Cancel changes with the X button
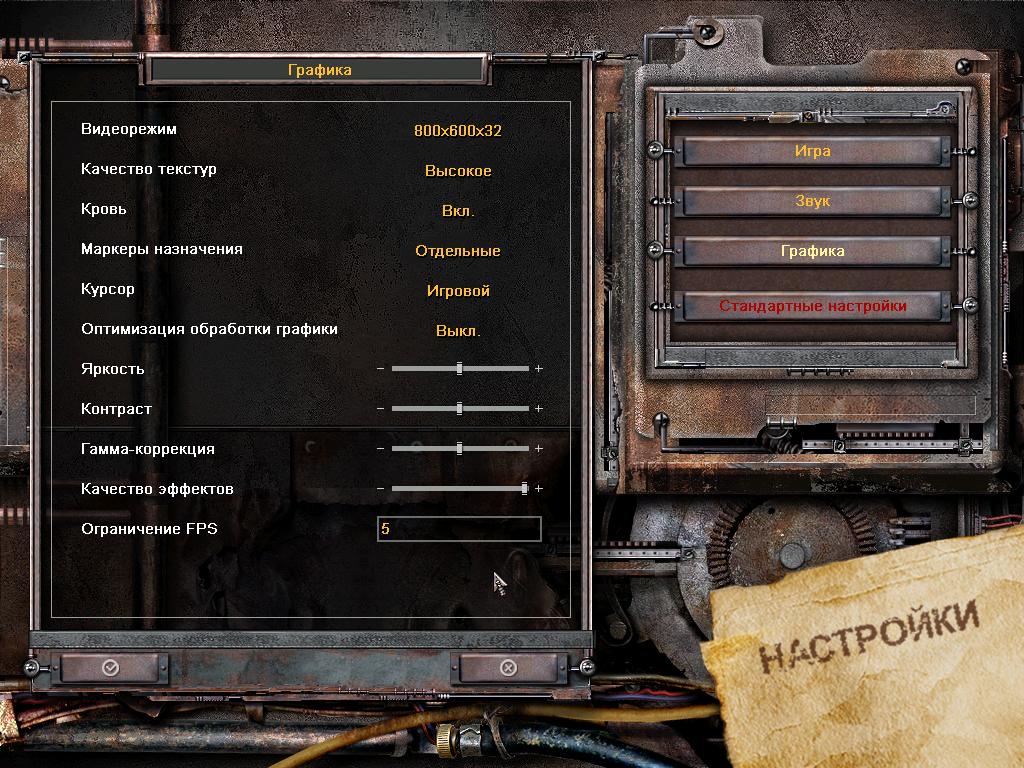1024x768 pixels. [508, 667]
